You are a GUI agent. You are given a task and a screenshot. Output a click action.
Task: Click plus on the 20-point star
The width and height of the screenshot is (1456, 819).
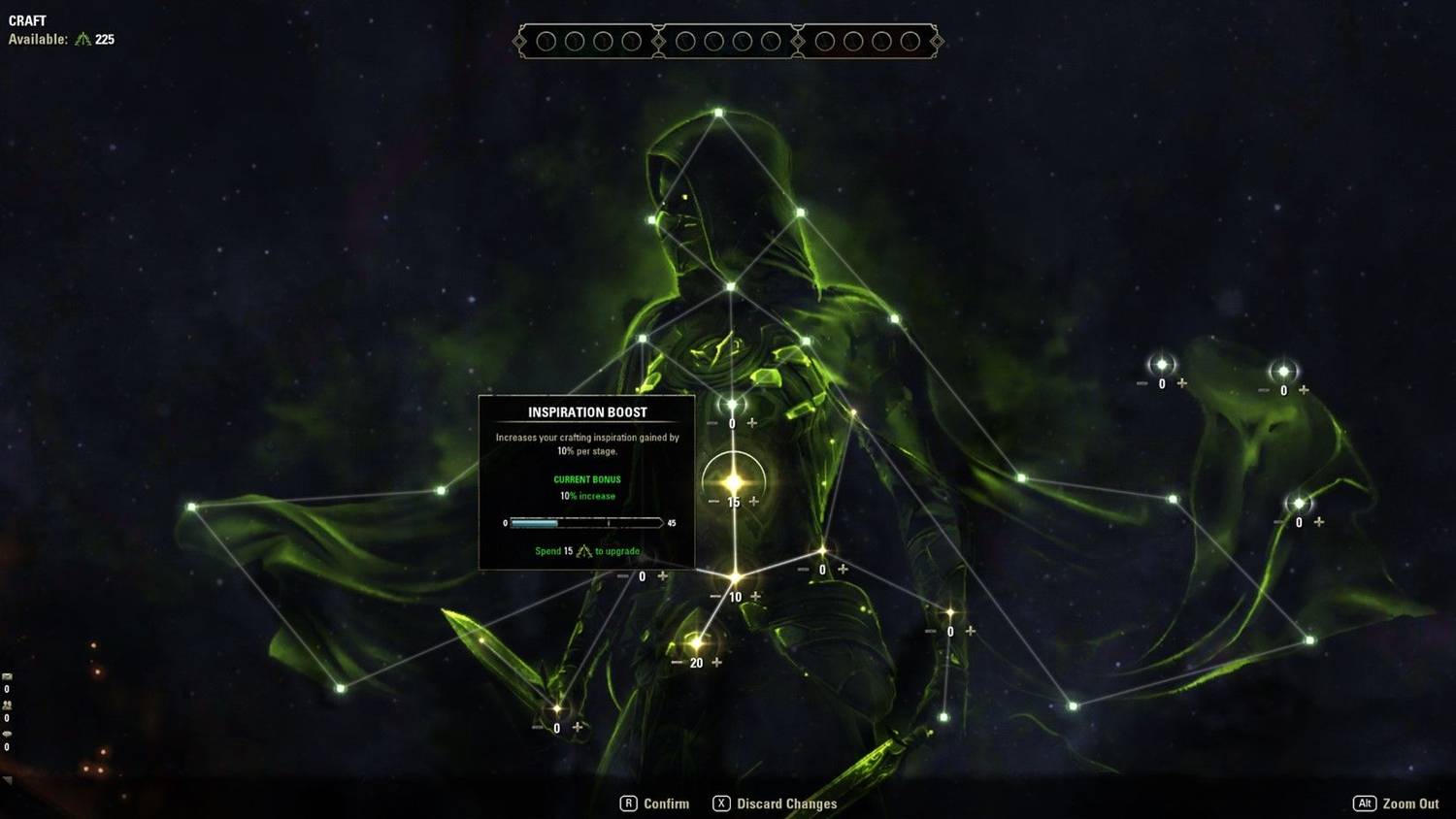(x=717, y=663)
